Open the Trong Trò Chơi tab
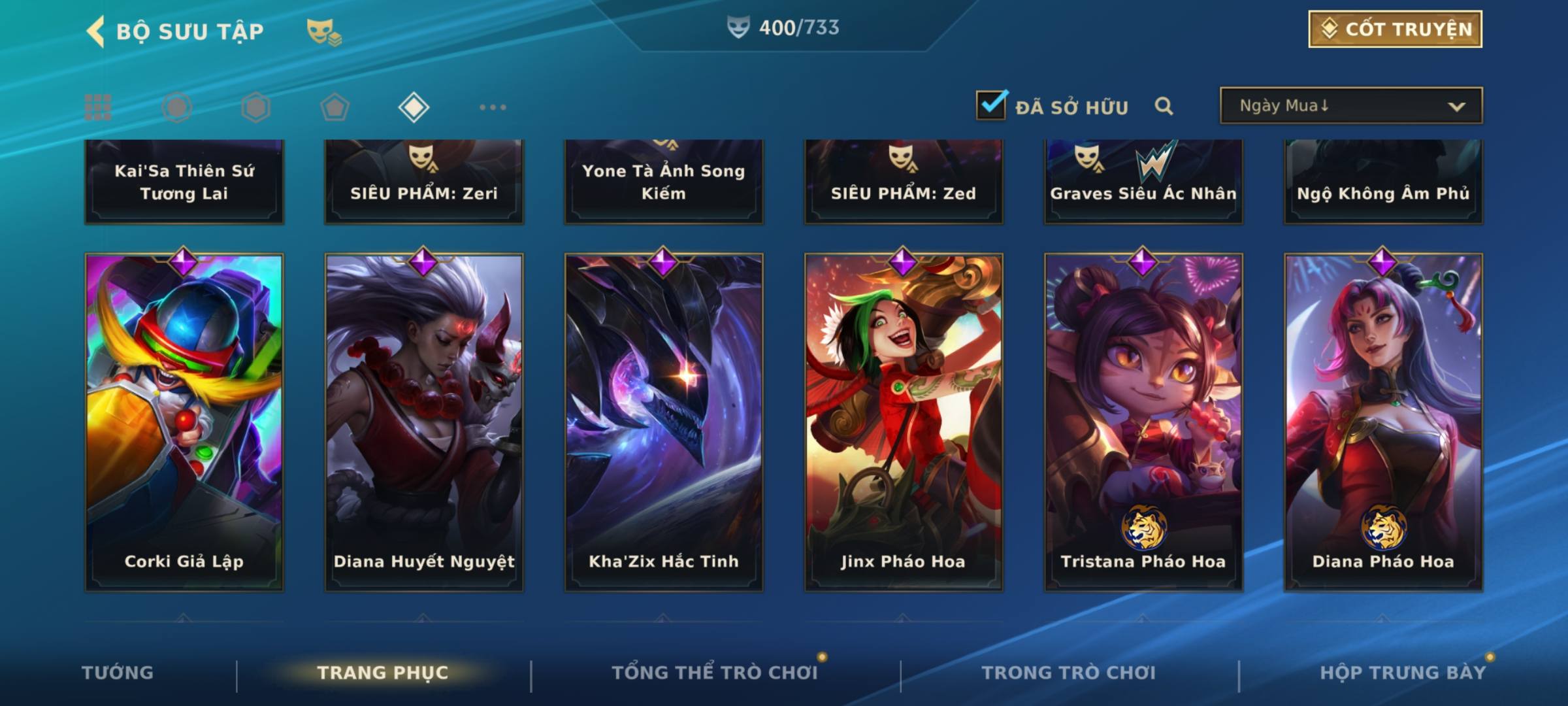Image resolution: width=1568 pixels, height=706 pixels. click(x=1069, y=673)
